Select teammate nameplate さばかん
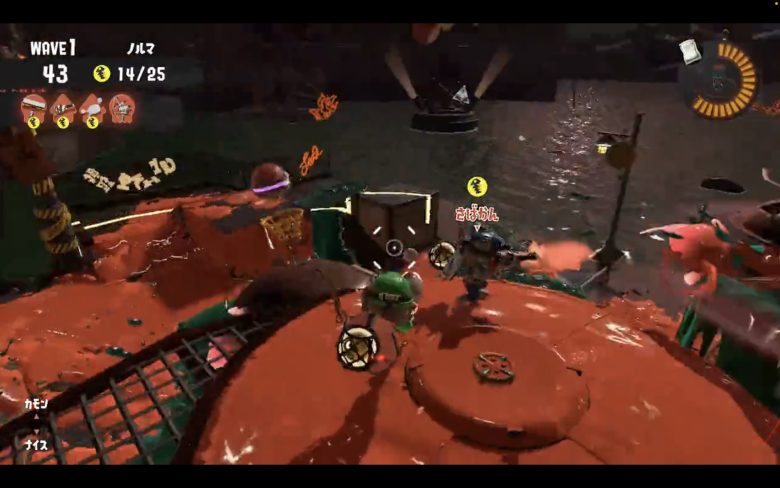Screen dimensions: 780x488 tap(476, 213)
